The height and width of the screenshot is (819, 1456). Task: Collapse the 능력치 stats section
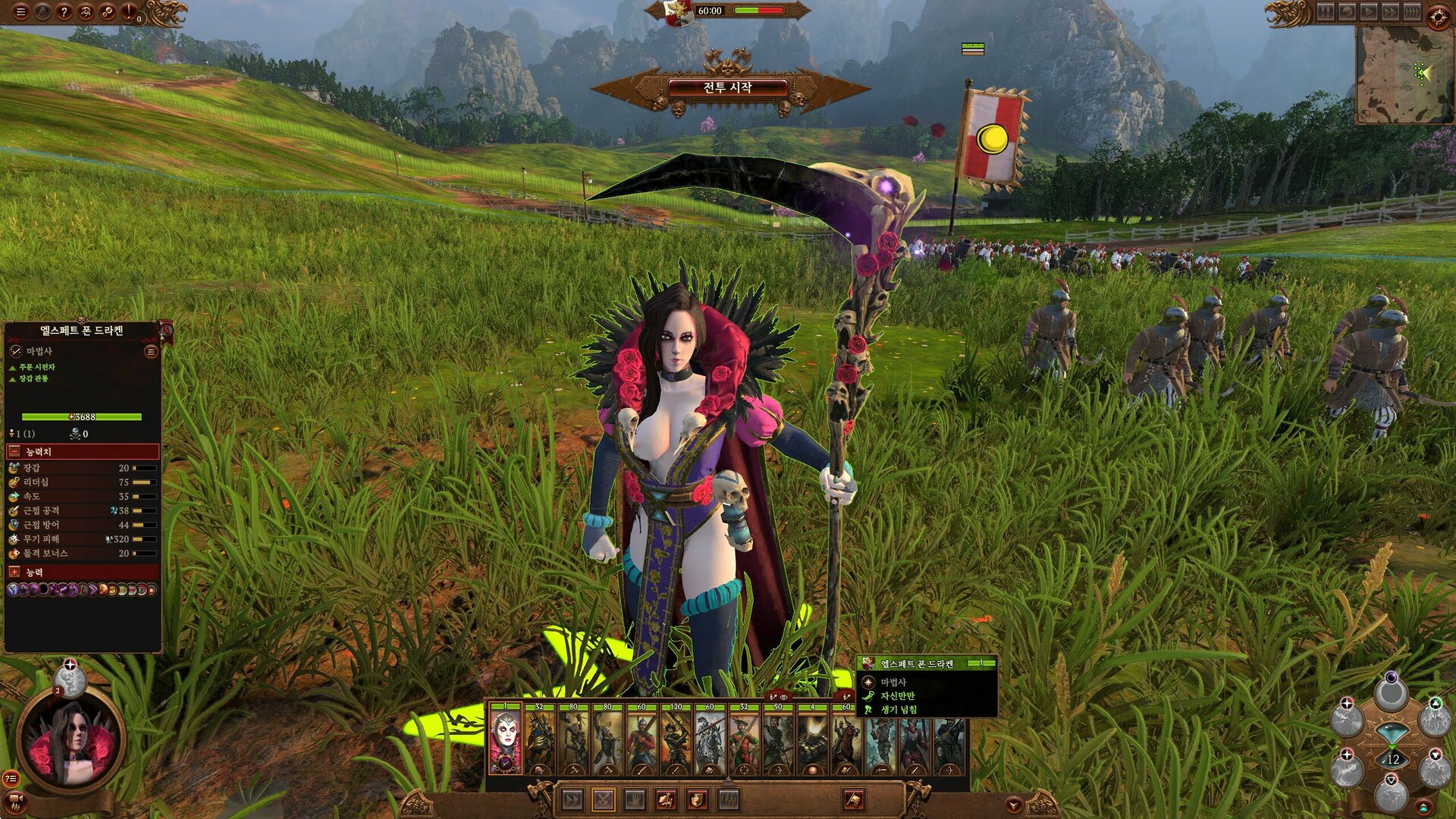tap(14, 452)
